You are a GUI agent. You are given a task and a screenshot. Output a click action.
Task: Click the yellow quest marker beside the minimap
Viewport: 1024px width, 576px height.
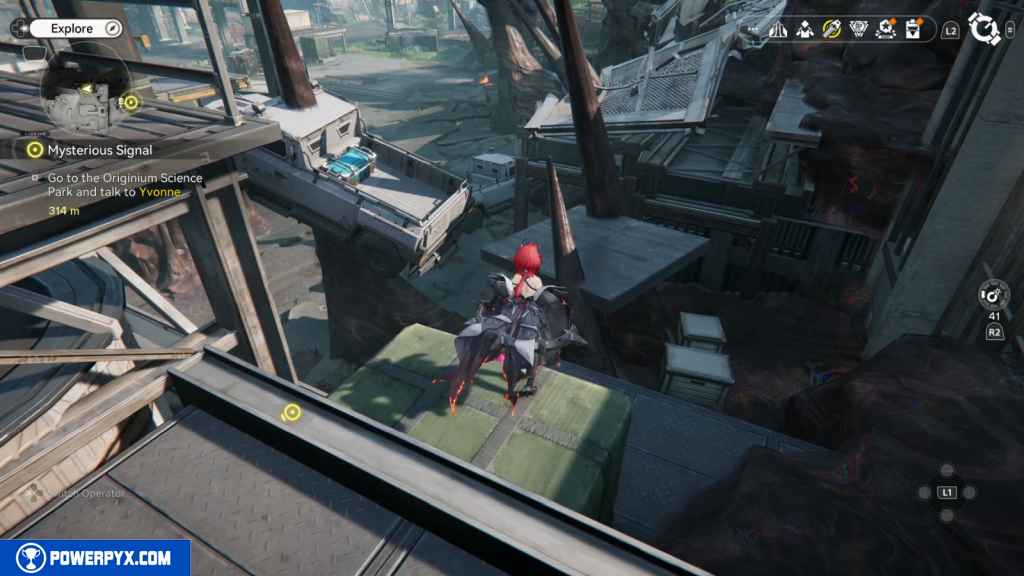point(131,101)
